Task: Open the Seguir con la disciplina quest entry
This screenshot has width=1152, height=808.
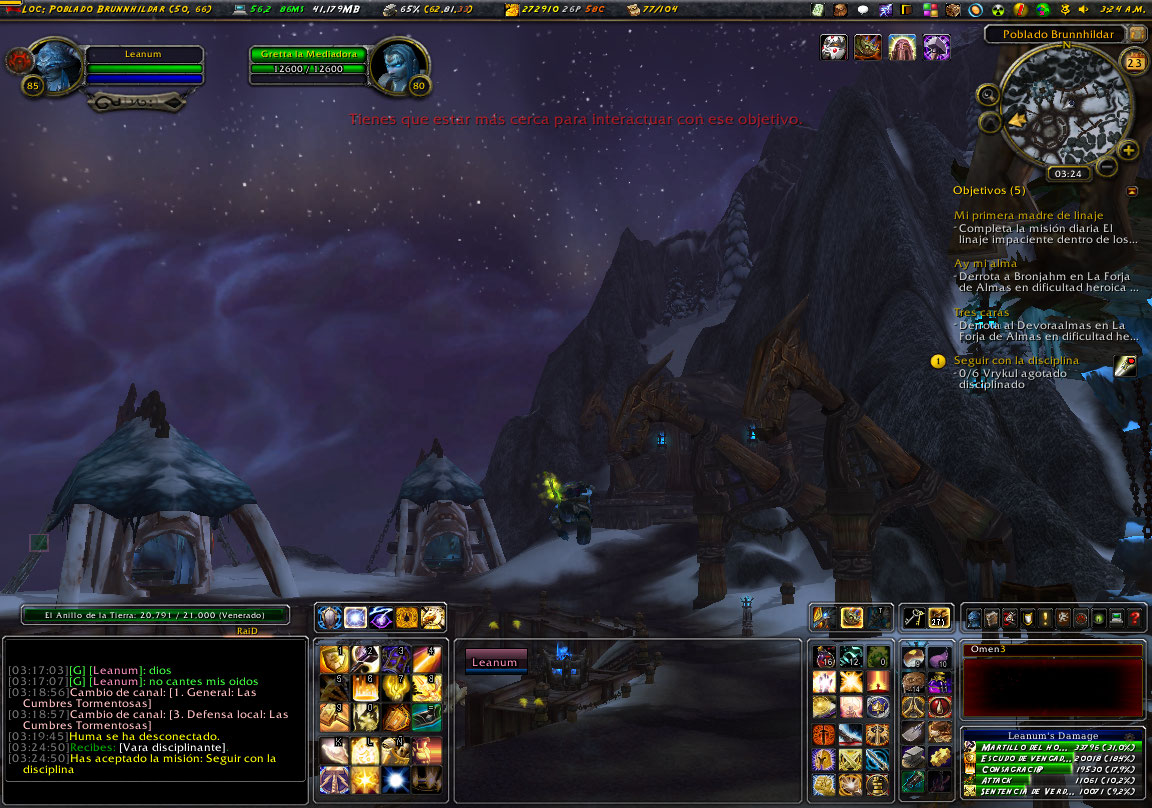Action: 1016,360
